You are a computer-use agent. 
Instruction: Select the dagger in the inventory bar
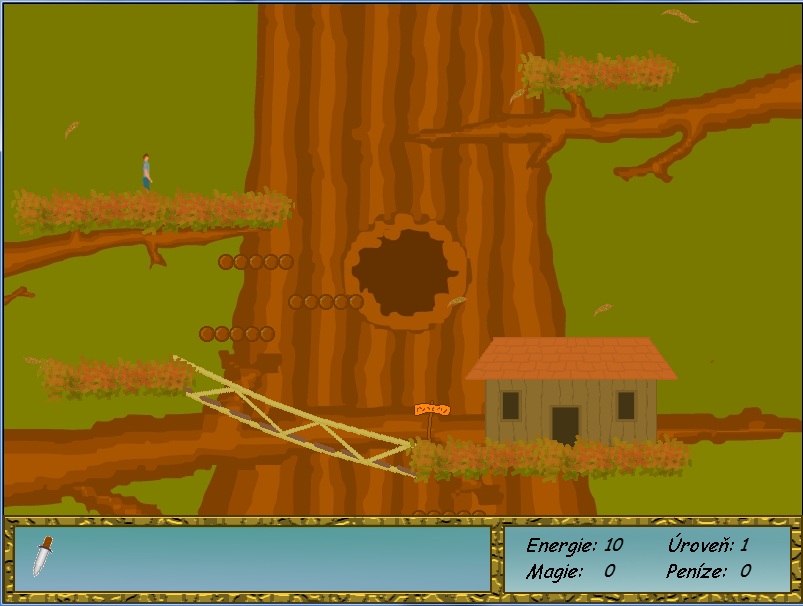point(41,556)
